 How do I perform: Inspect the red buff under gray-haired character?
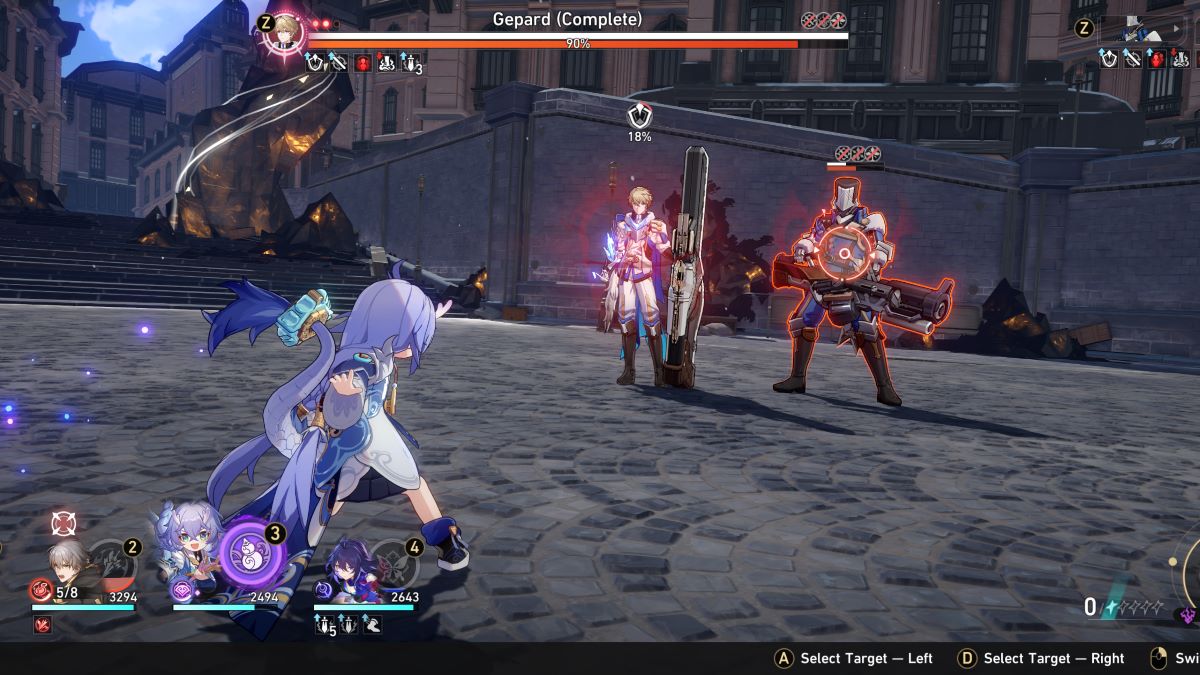[42, 625]
